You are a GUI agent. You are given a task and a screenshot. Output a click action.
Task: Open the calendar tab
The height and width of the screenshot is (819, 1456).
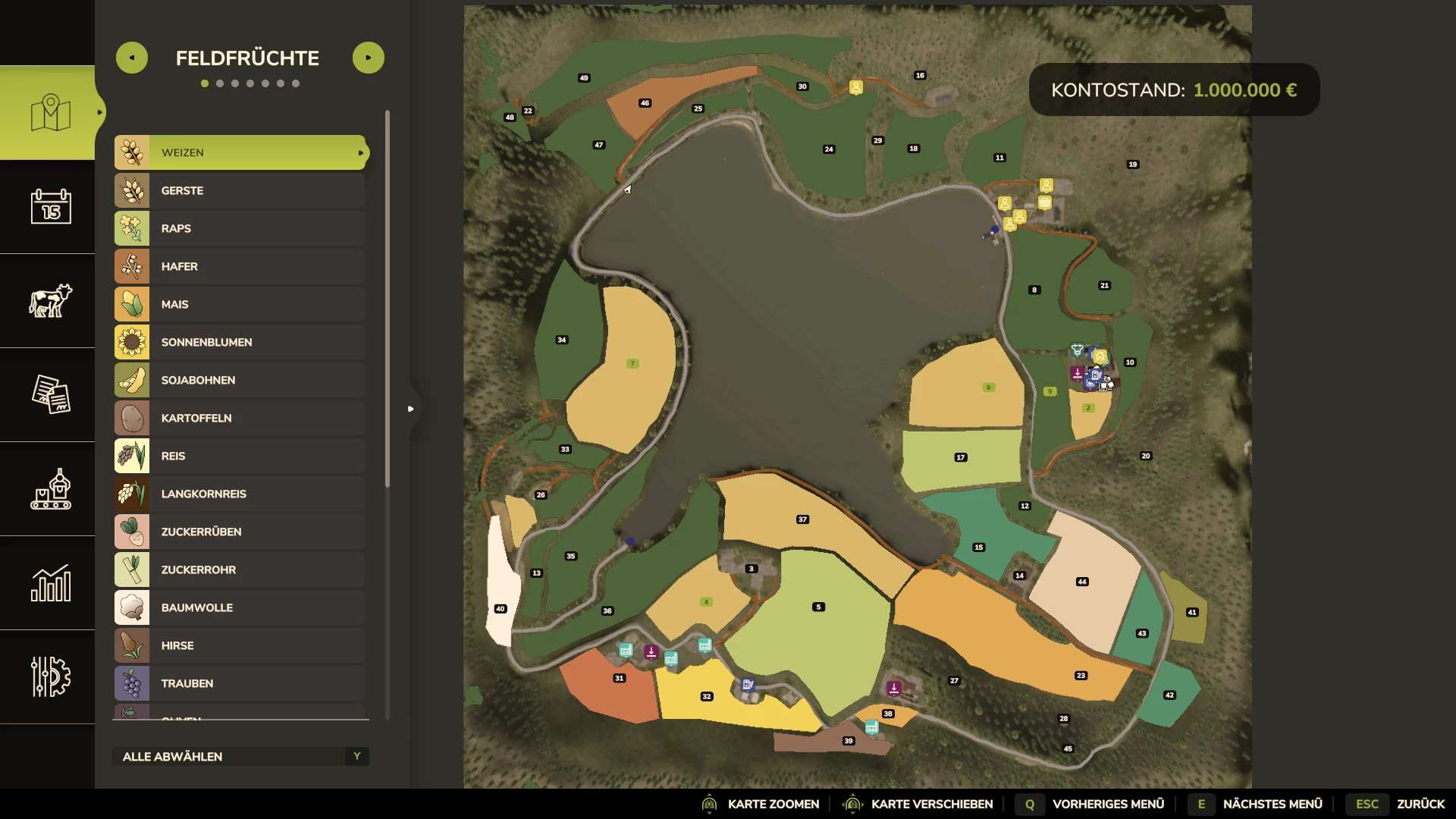50,206
